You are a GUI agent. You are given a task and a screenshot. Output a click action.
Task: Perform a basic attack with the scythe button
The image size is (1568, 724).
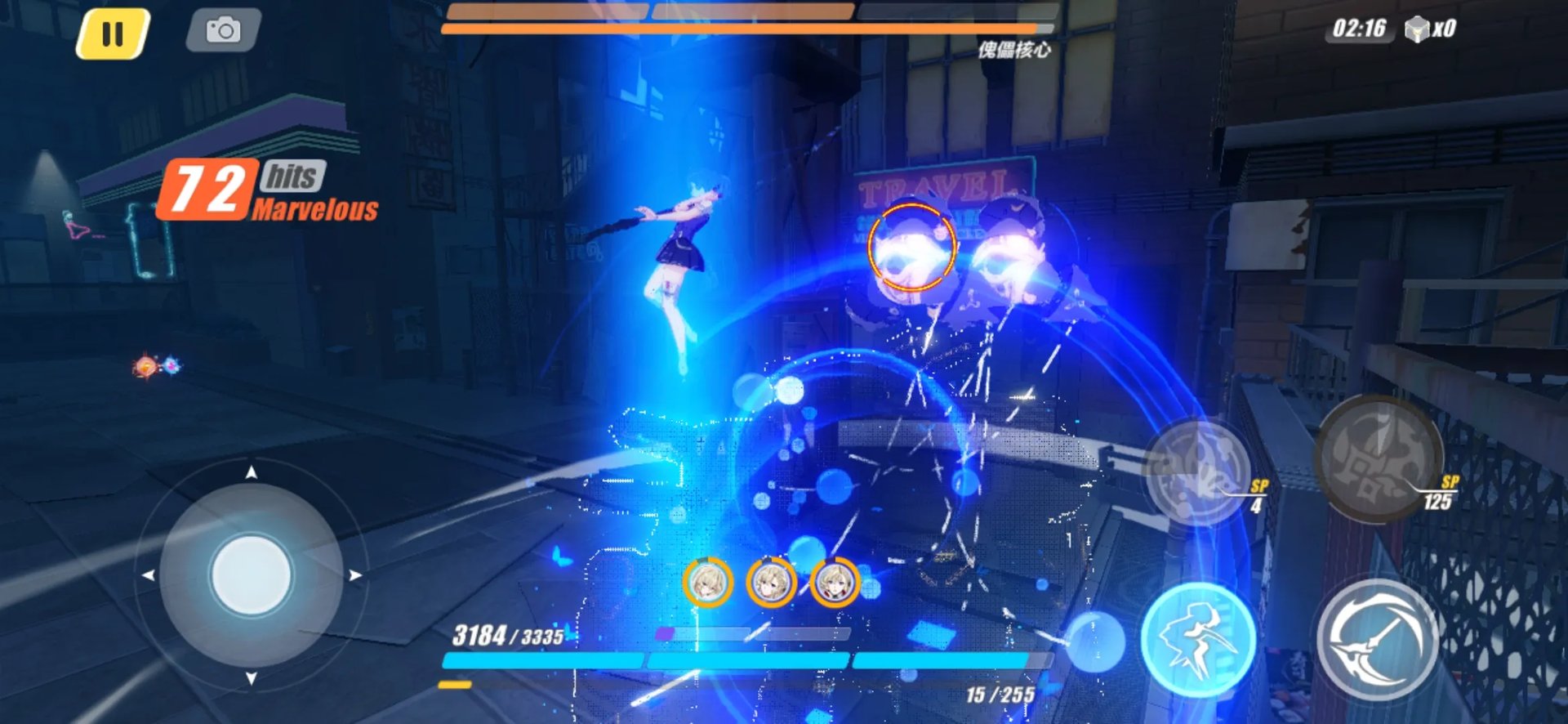tap(1378, 640)
